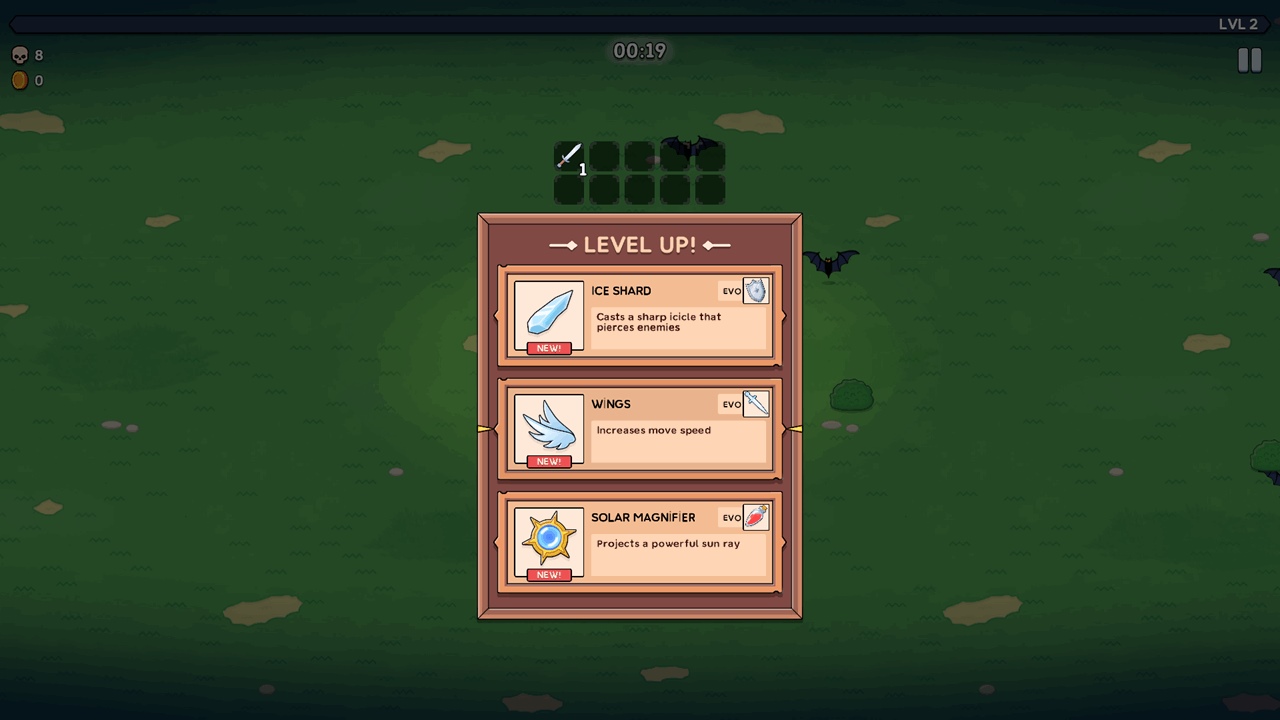Click the potion EVO icon on Solar Magnifier
This screenshot has width=1280, height=720.
point(756,517)
